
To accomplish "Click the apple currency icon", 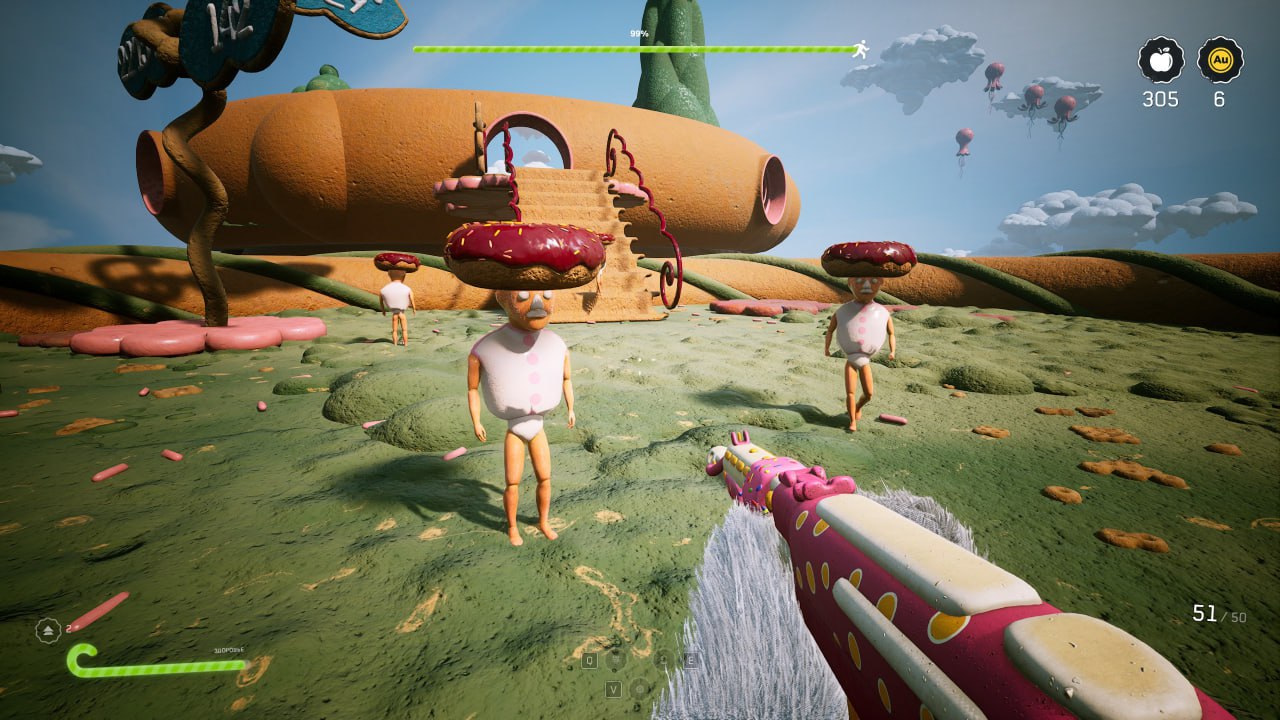I will tap(1161, 60).
